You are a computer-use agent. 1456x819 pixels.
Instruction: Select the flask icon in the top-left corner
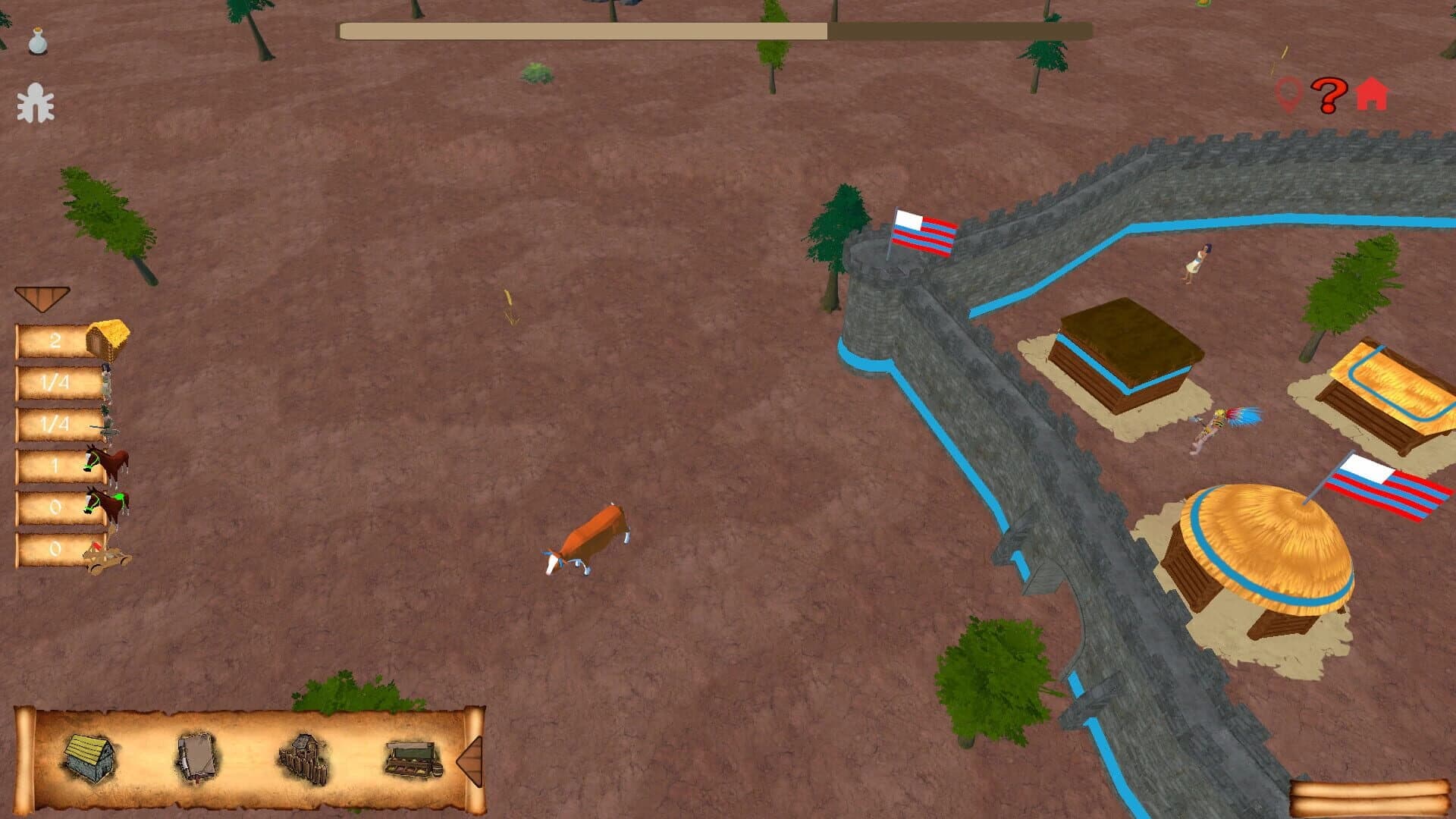click(36, 39)
